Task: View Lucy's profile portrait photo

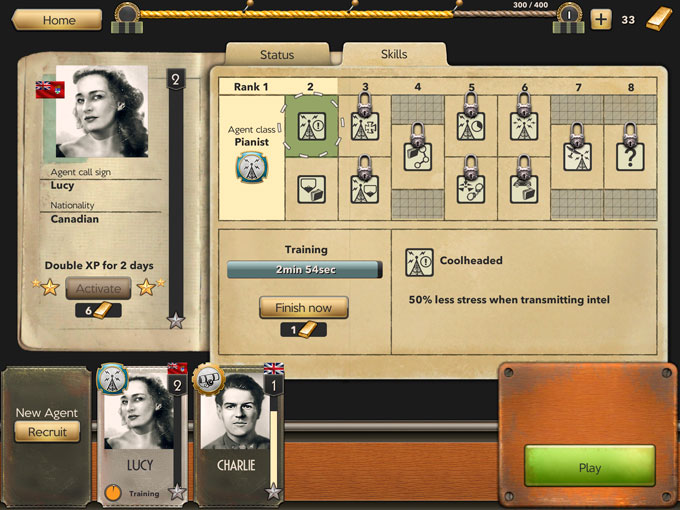Action: [102, 113]
